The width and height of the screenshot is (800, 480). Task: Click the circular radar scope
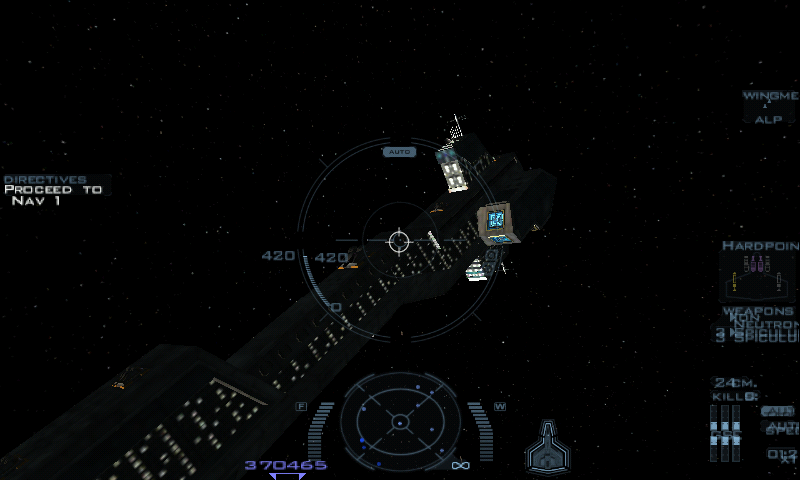400,421
